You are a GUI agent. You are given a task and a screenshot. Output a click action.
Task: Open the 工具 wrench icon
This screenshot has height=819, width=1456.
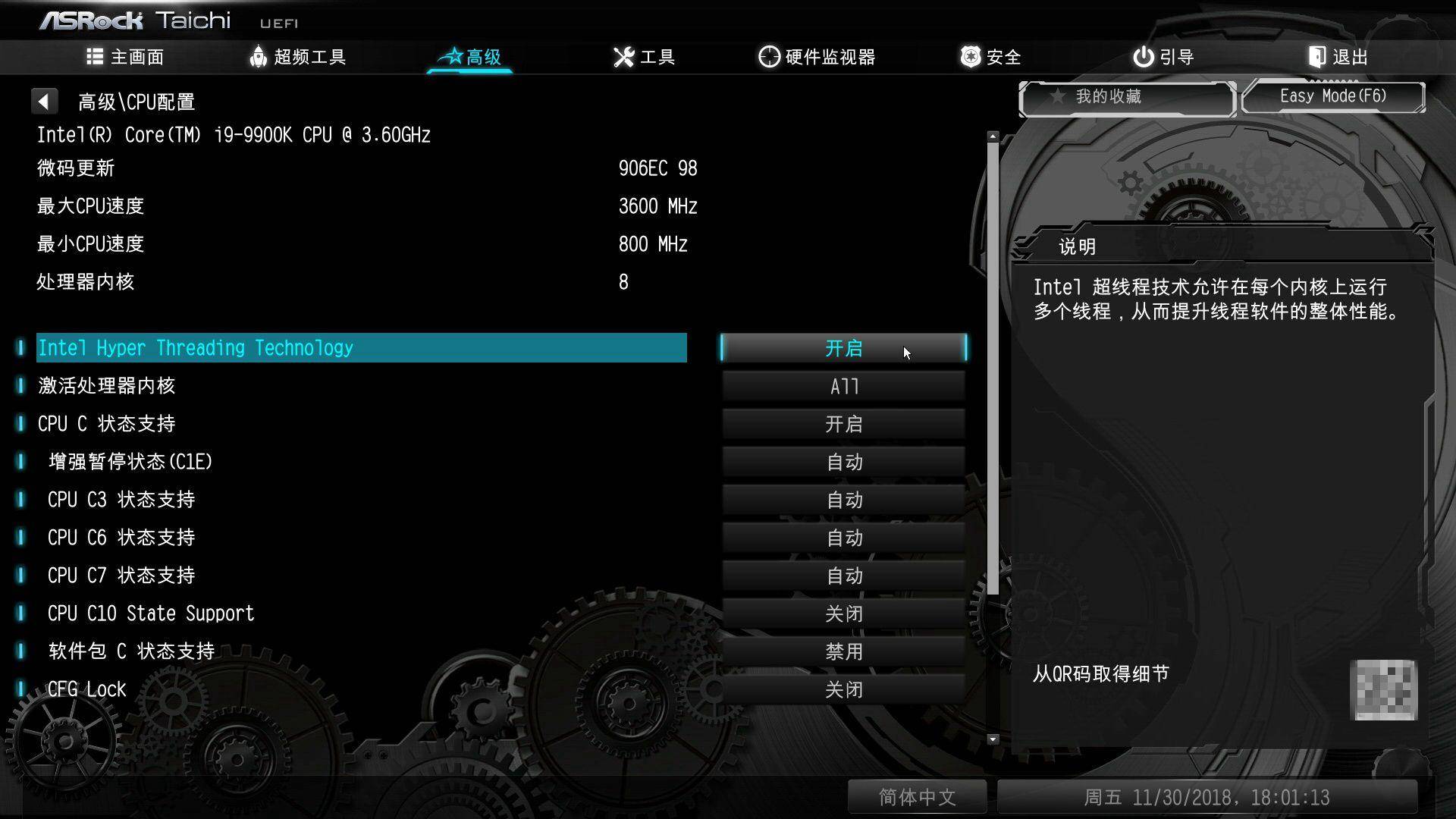pyautogui.click(x=623, y=56)
